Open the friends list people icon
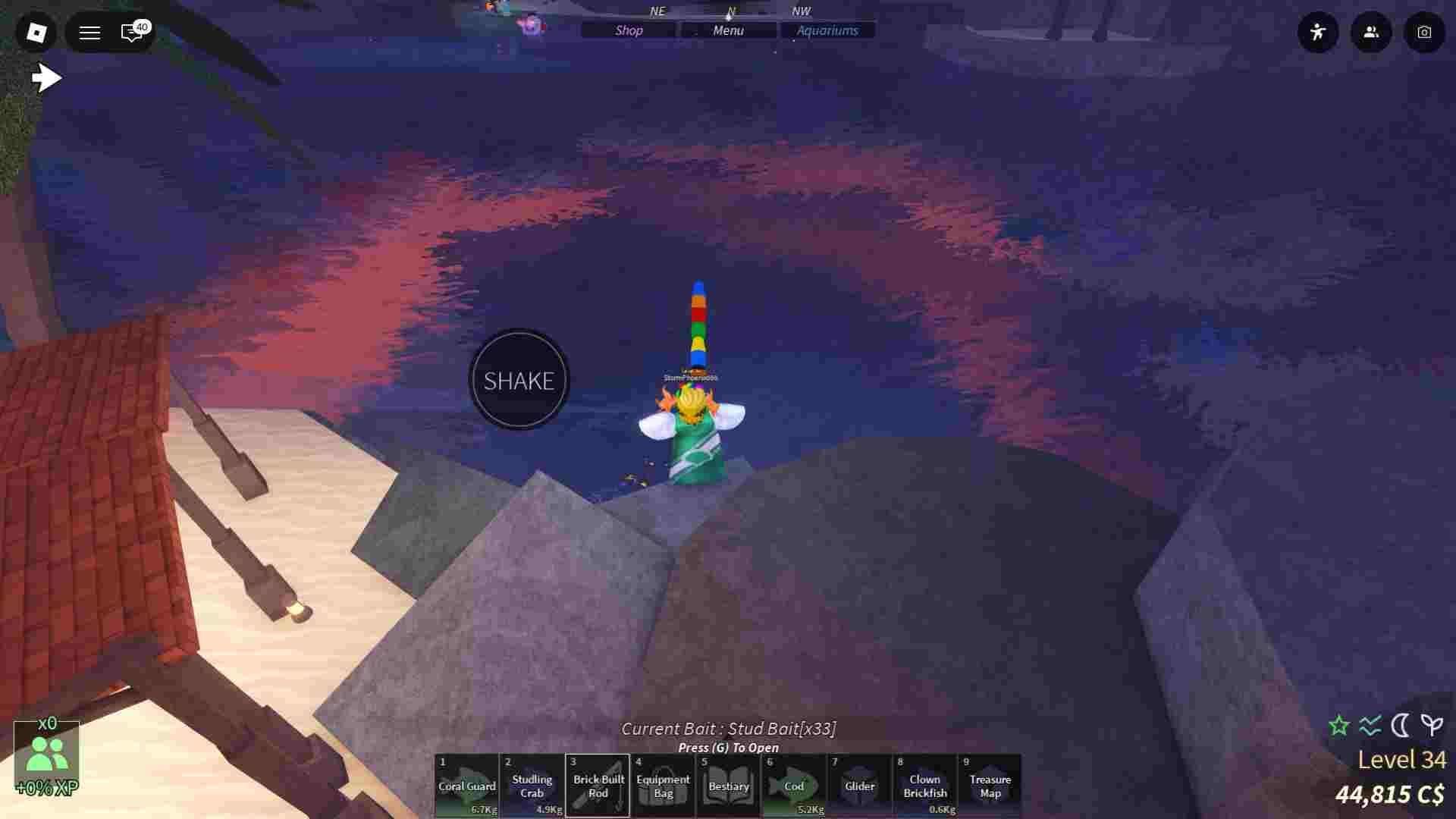Screen dimensions: 1456x819 tap(1371, 33)
